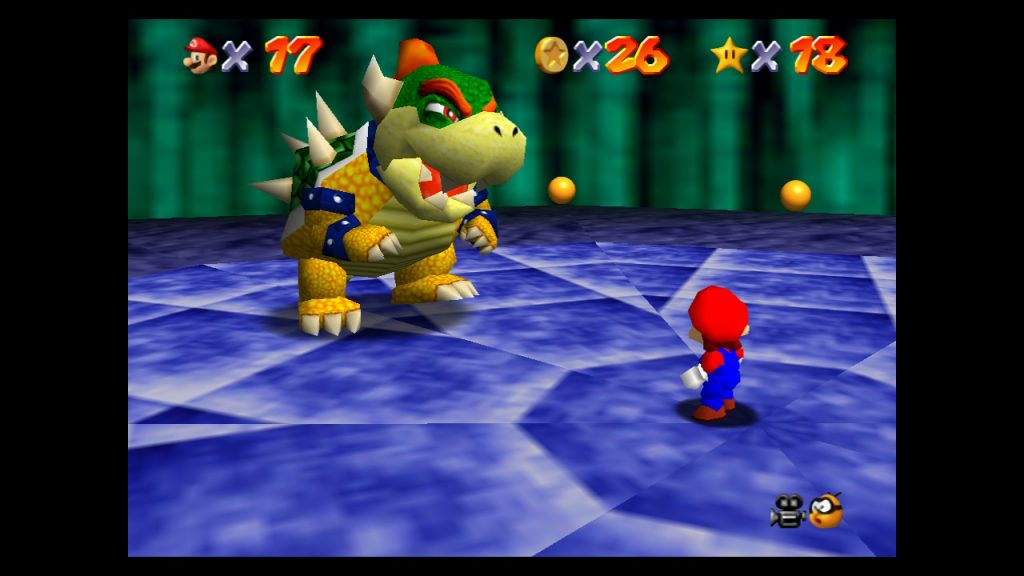Click the power star counter icon

click(x=728, y=55)
